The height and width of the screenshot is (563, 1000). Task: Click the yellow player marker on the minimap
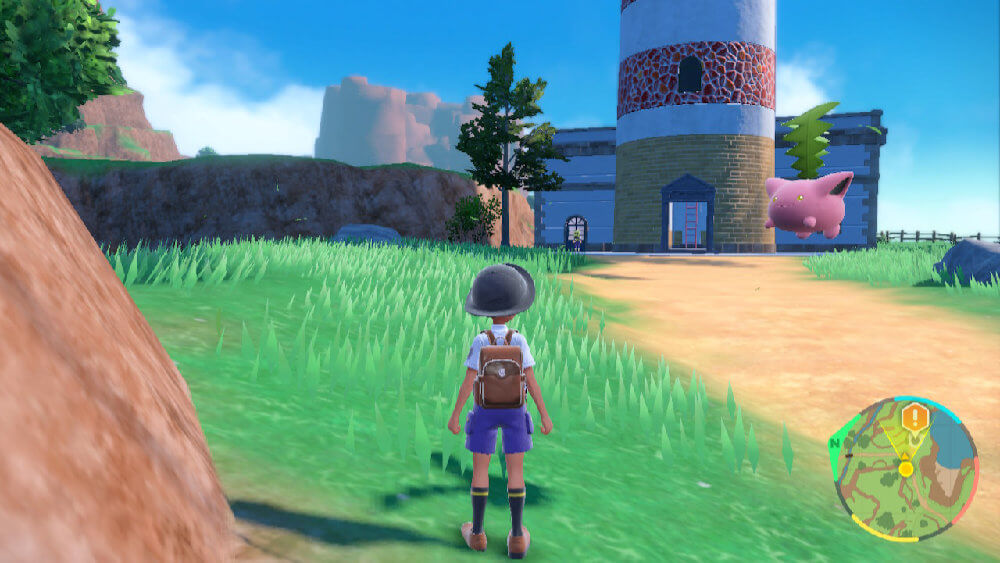906,468
